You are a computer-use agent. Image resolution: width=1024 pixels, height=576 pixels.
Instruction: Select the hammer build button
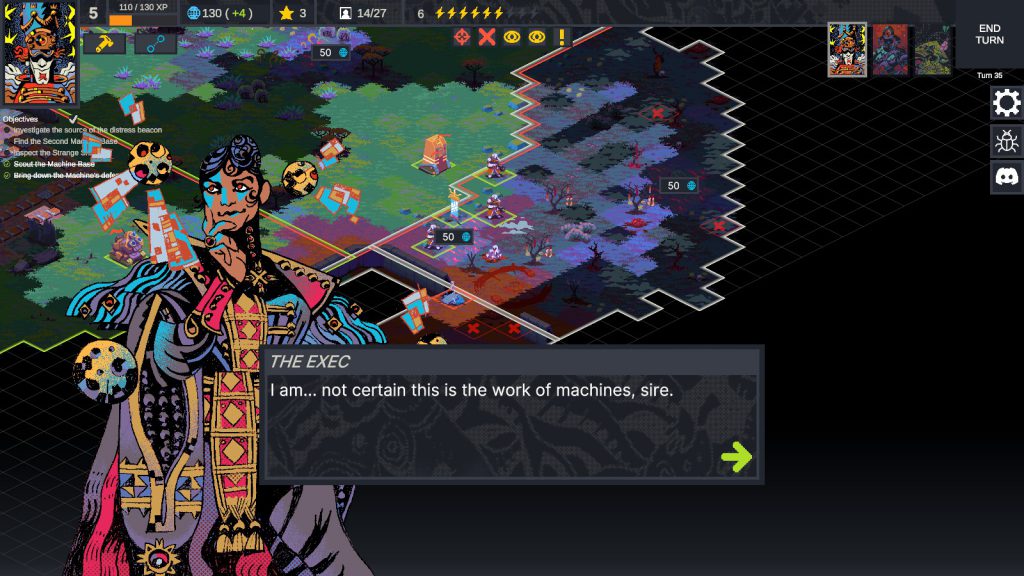coord(103,43)
